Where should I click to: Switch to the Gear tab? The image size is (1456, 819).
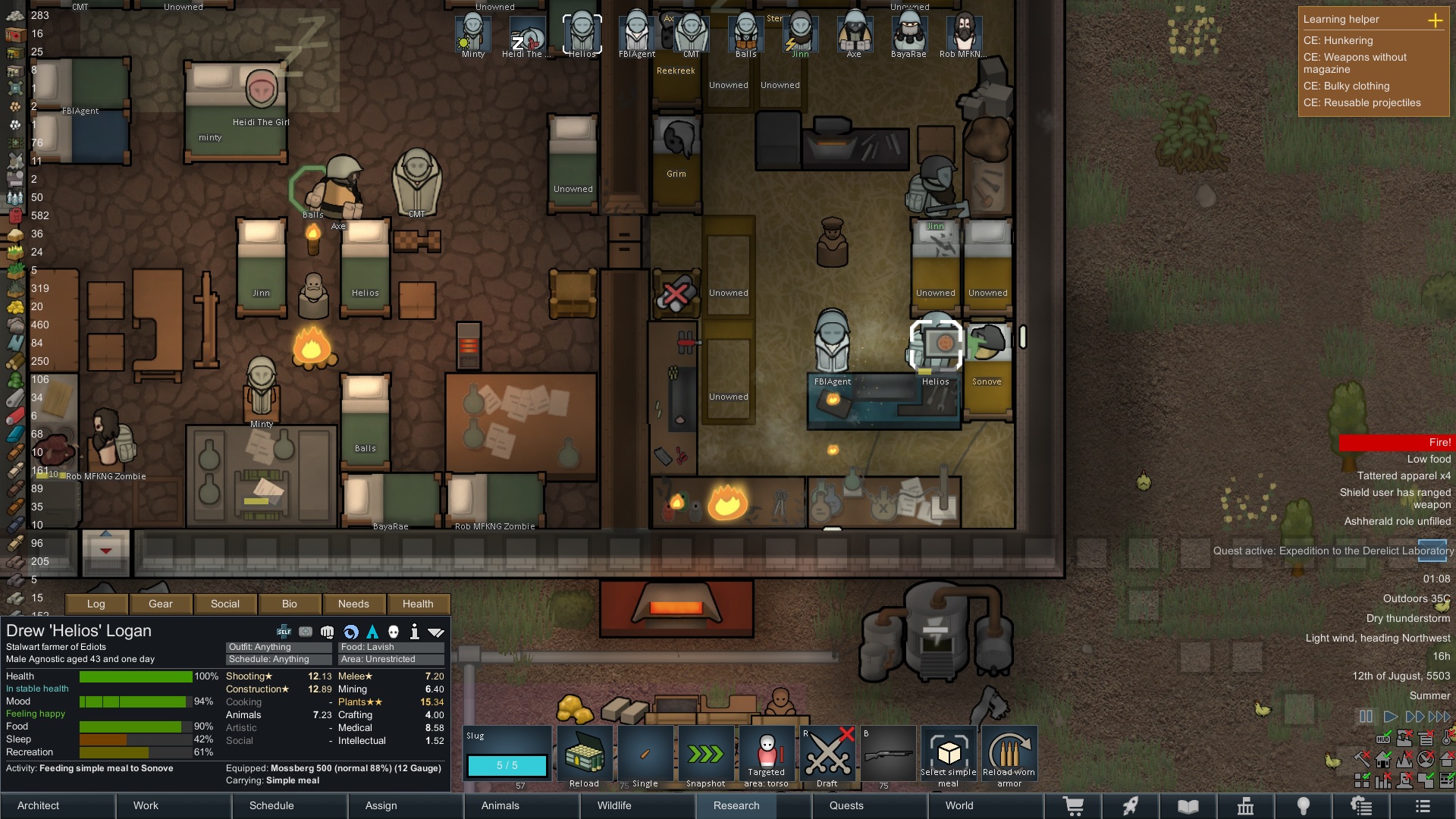coord(161,604)
